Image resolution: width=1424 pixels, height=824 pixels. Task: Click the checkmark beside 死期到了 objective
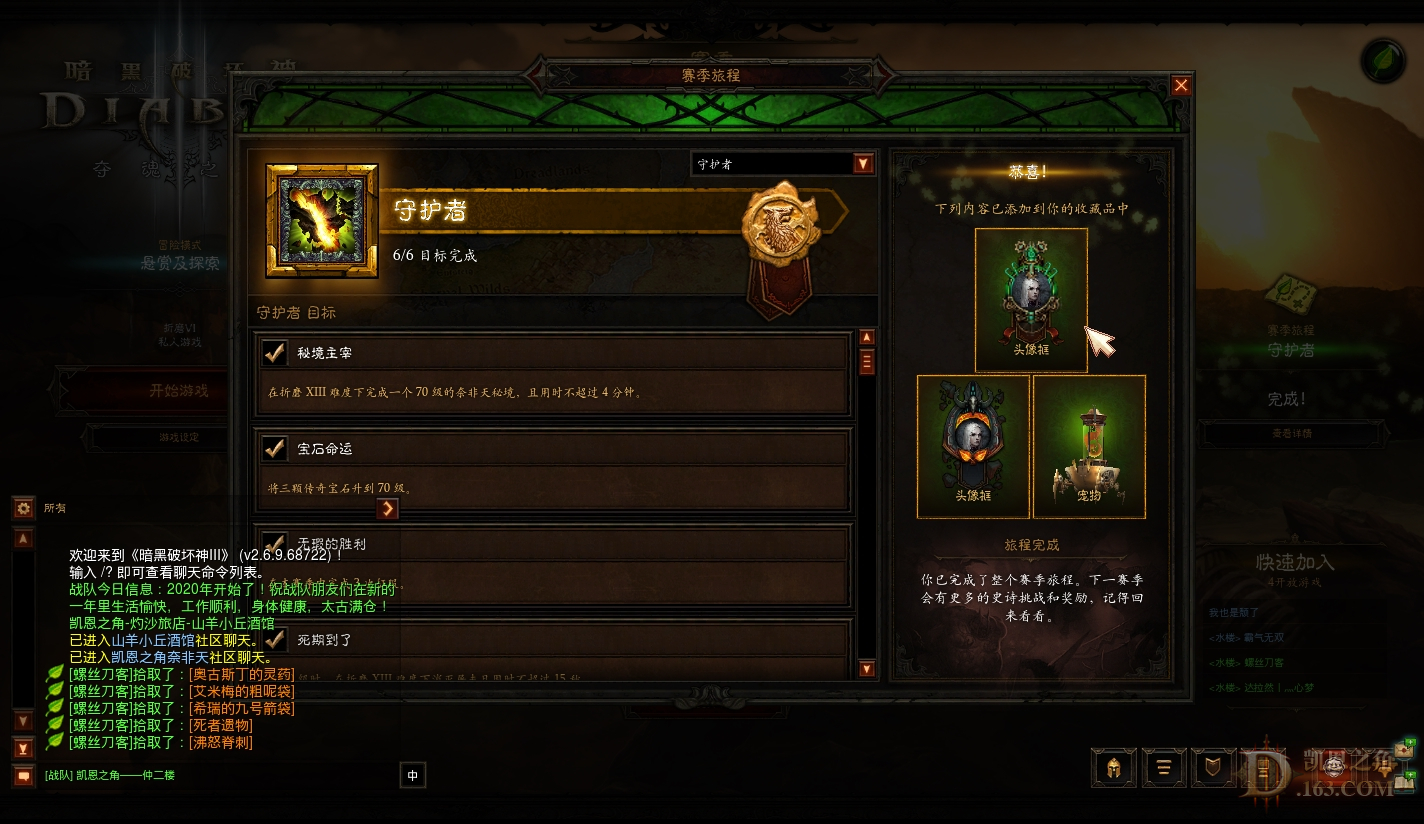pos(275,640)
